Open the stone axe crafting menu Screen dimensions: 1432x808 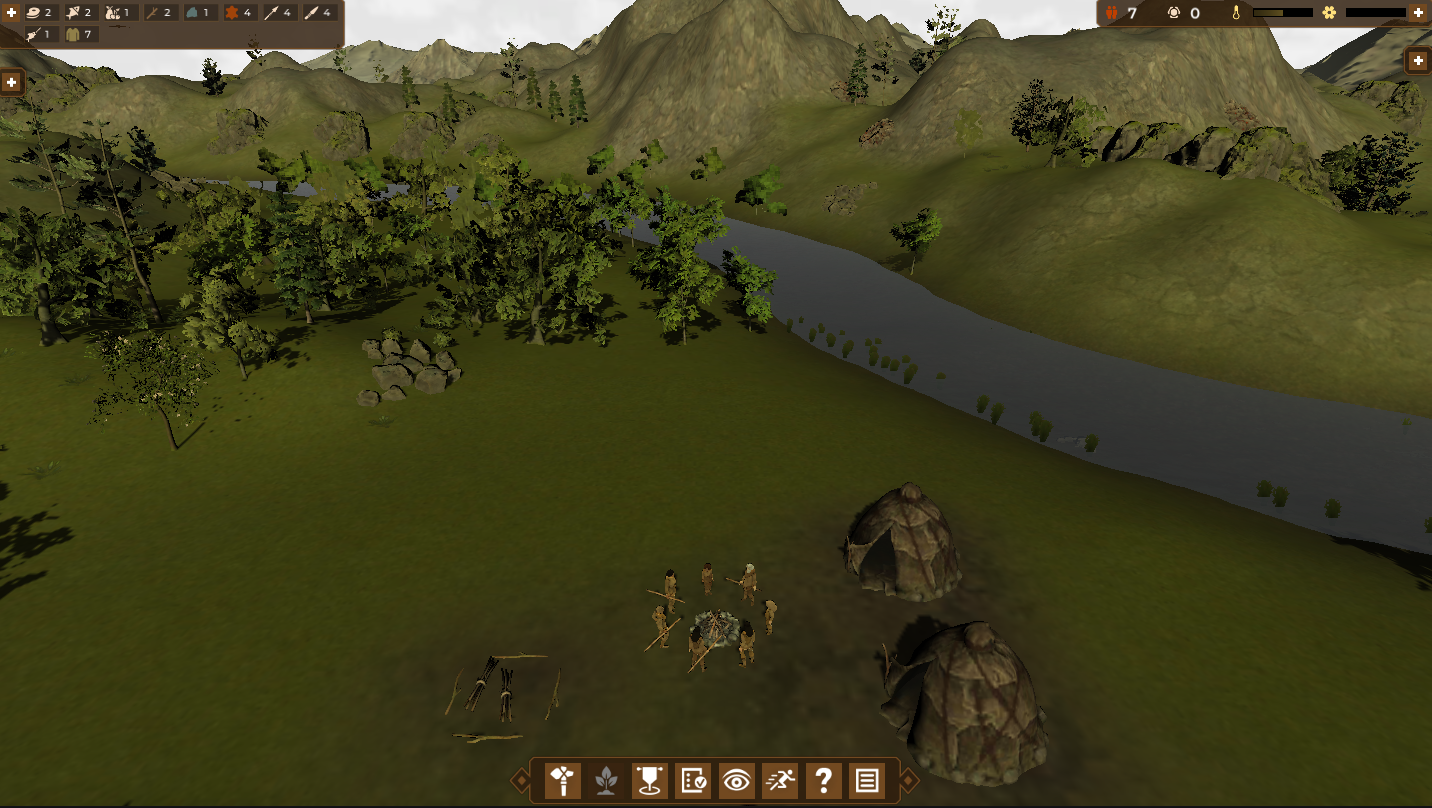563,780
